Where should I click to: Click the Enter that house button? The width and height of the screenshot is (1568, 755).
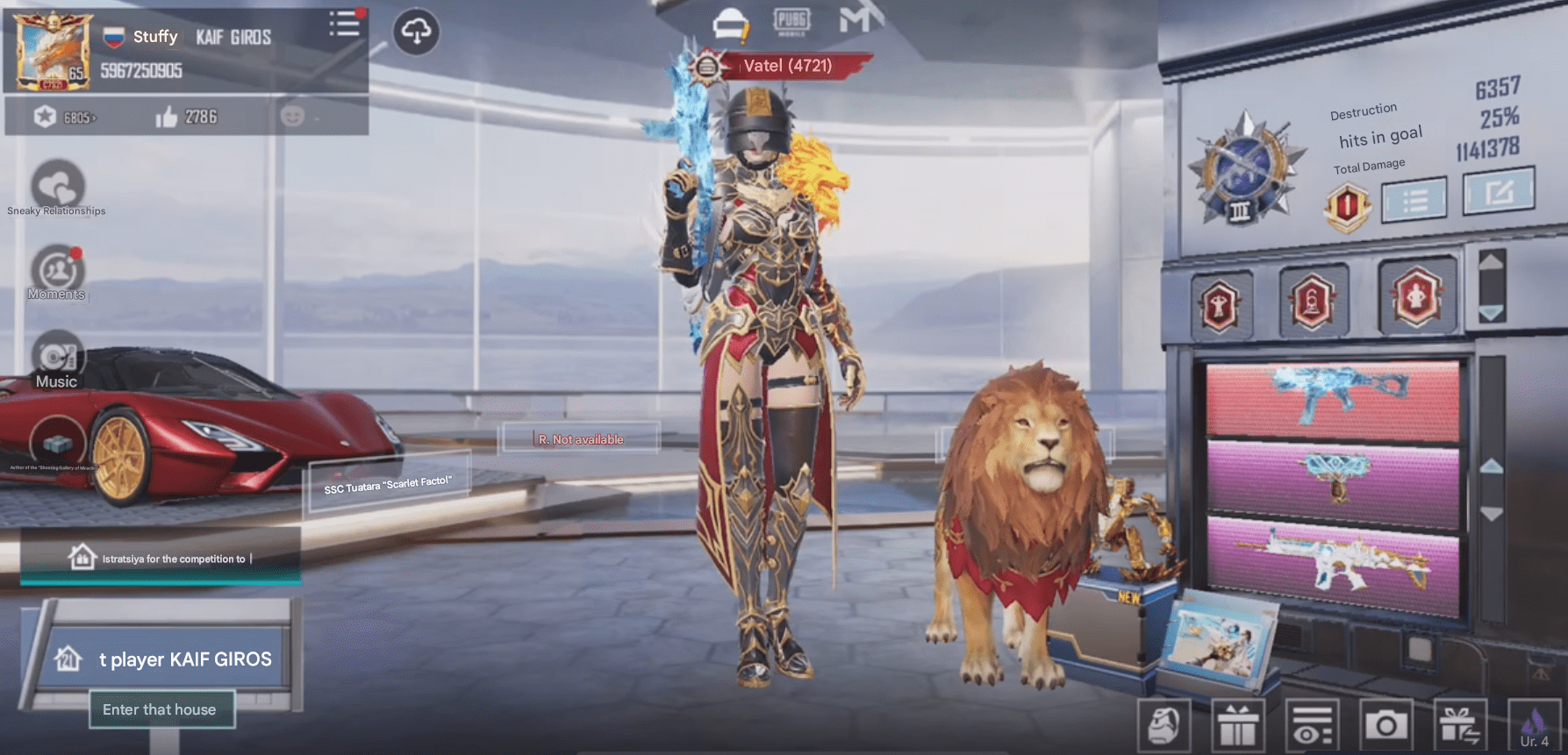(x=161, y=709)
